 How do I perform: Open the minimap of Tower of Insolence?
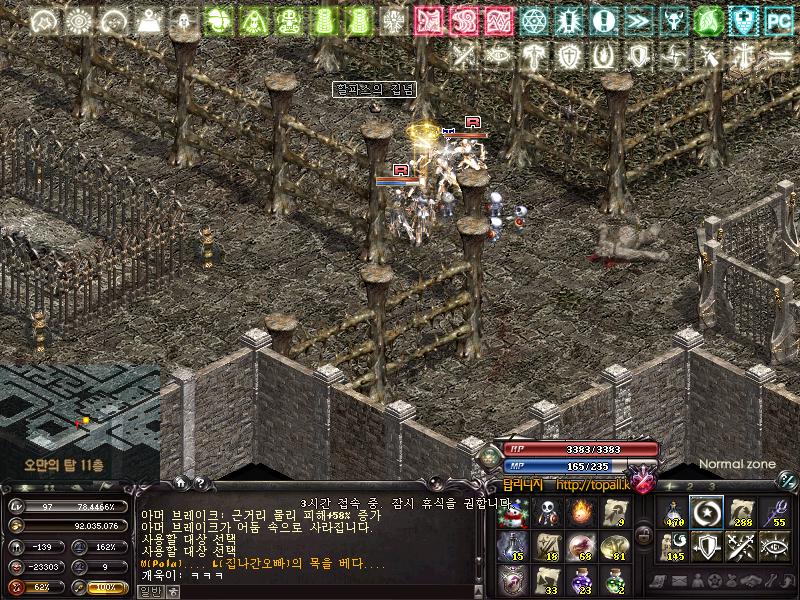(79, 420)
